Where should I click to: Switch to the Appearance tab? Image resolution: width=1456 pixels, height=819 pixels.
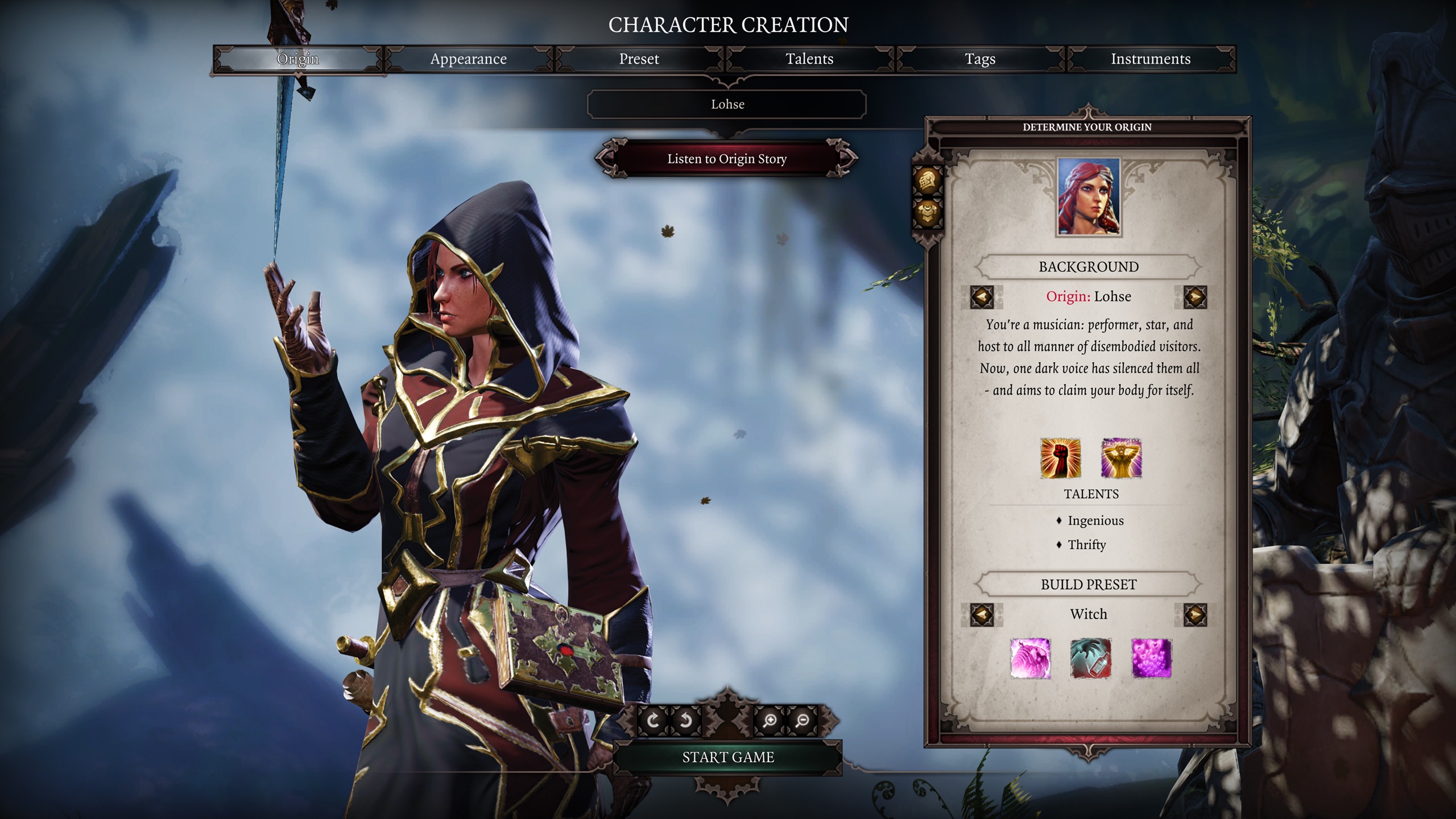(468, 59)
